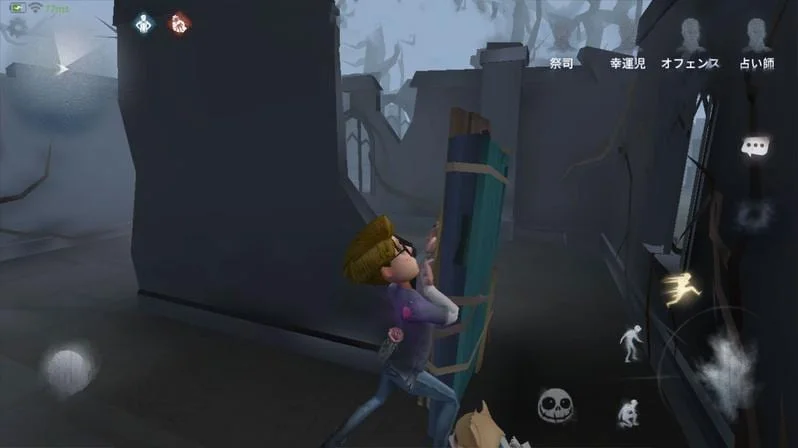Switch to the walking stance icon
Screen dimensions: 798x448
(630, 342)
